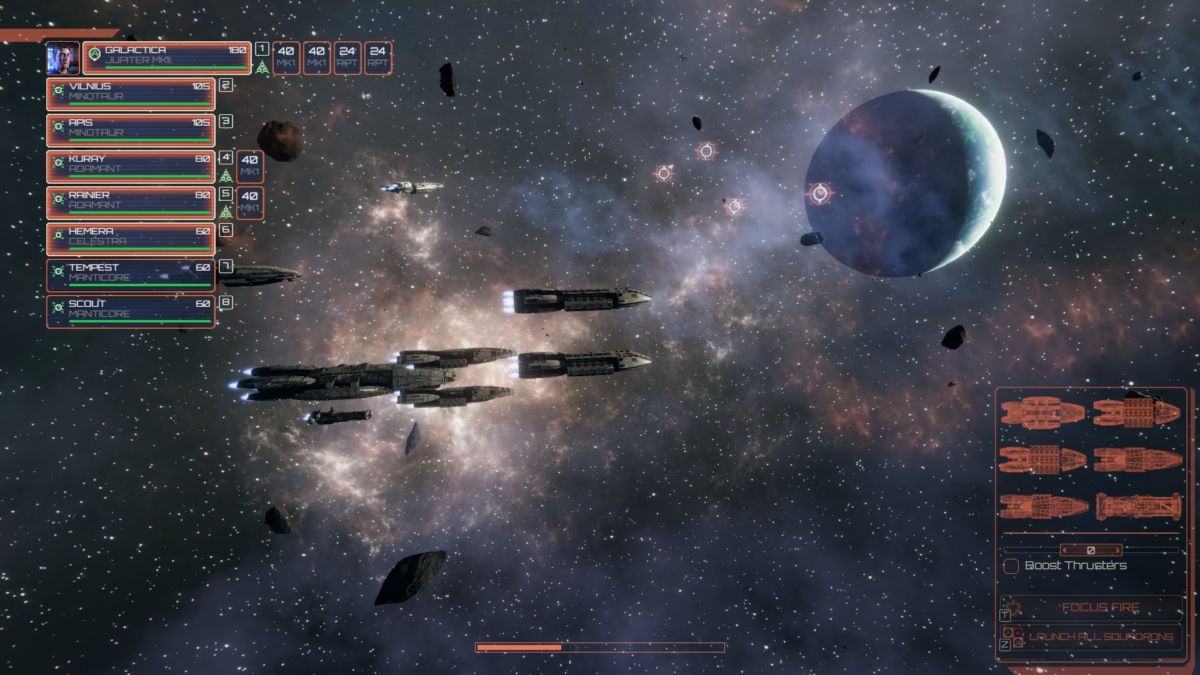Select the top-left ship silhouette in formation panel
This screenshot has height=675, width=1200.
click(x=1042, y=412)
